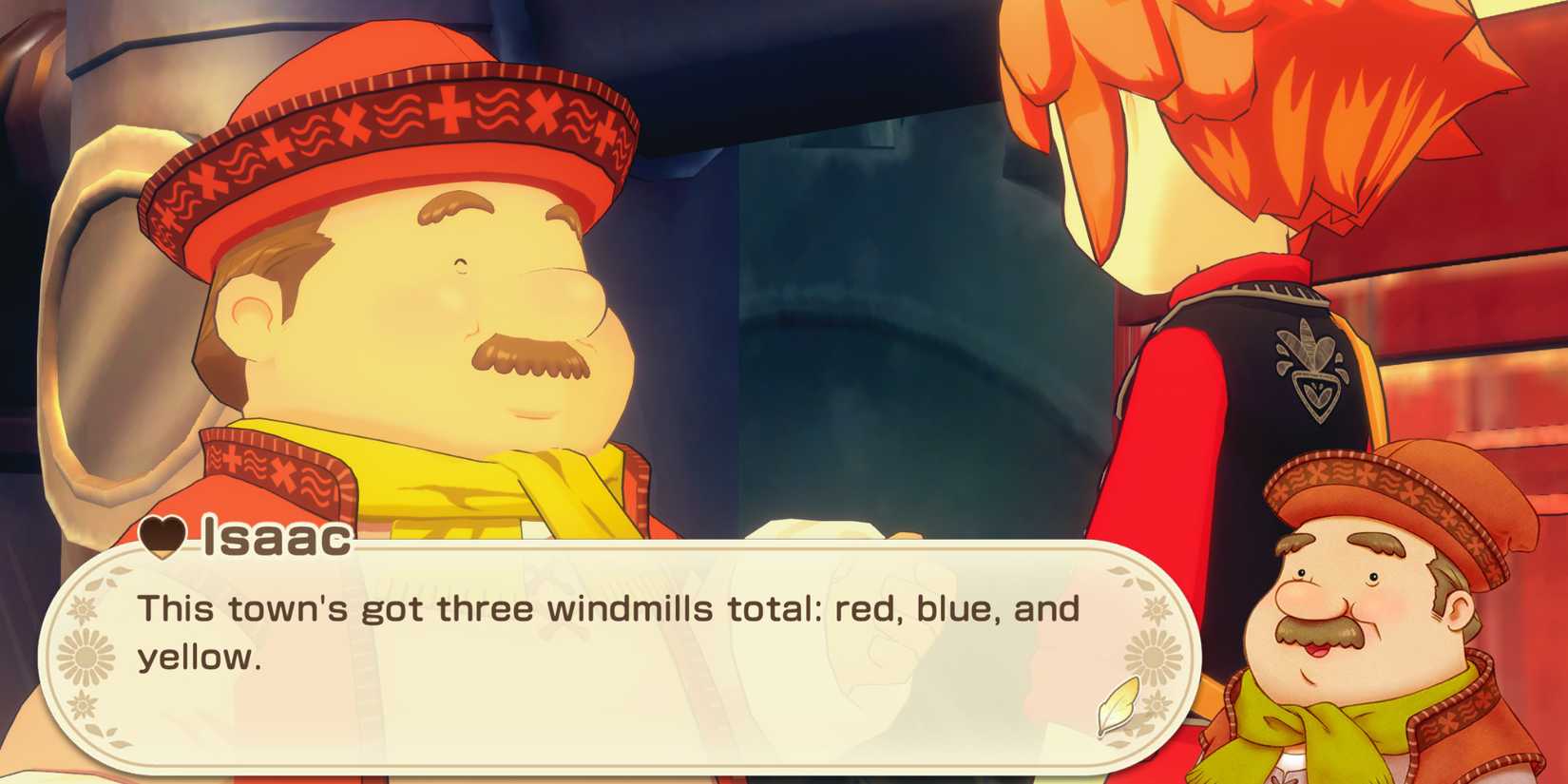Click the windmill dialogue line

point(608,609)
